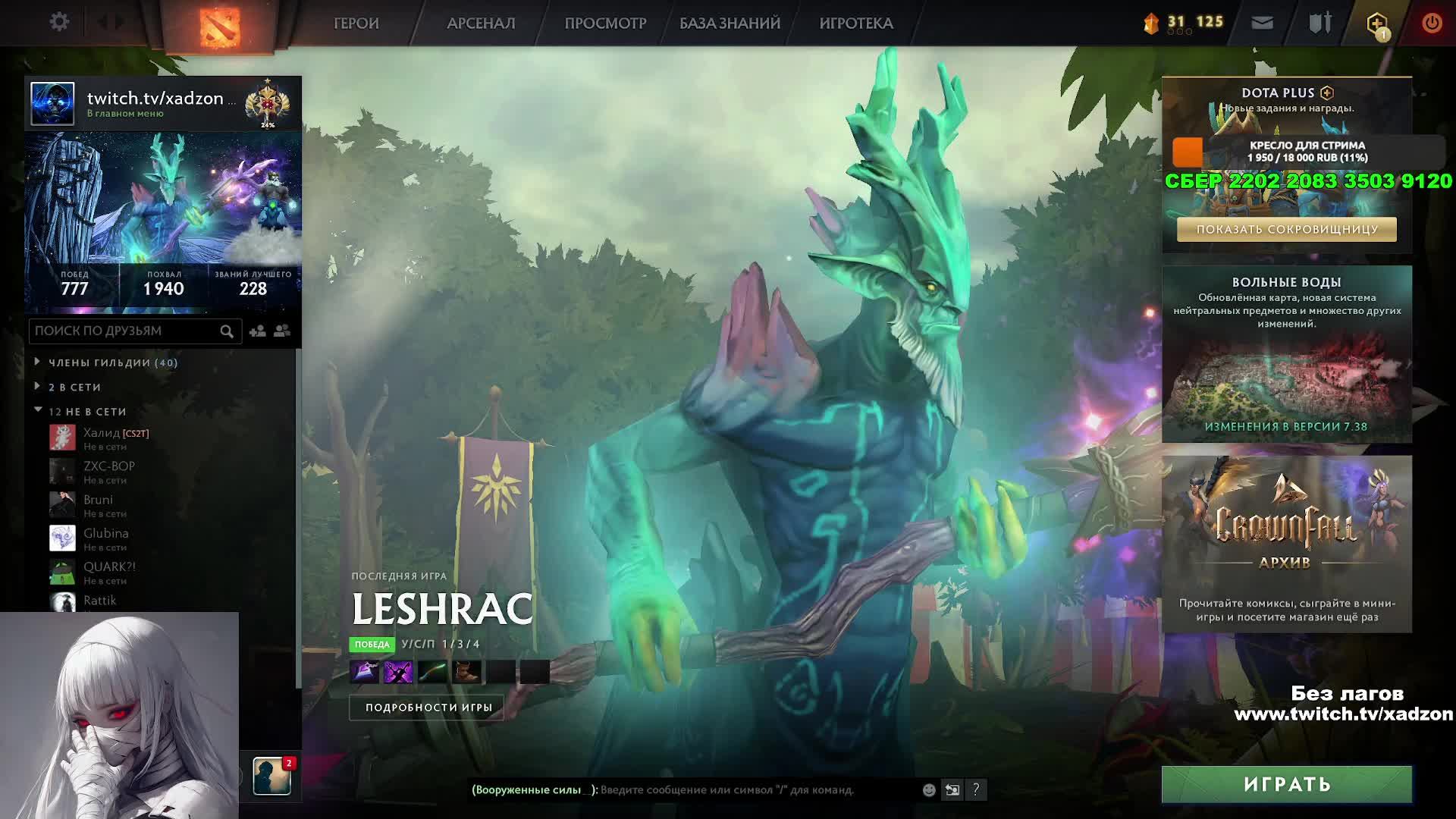Image resolution: width=1456 pixels, height=819 pixels.
Task: Click the red power quit button
Action: click(1432, 24)
